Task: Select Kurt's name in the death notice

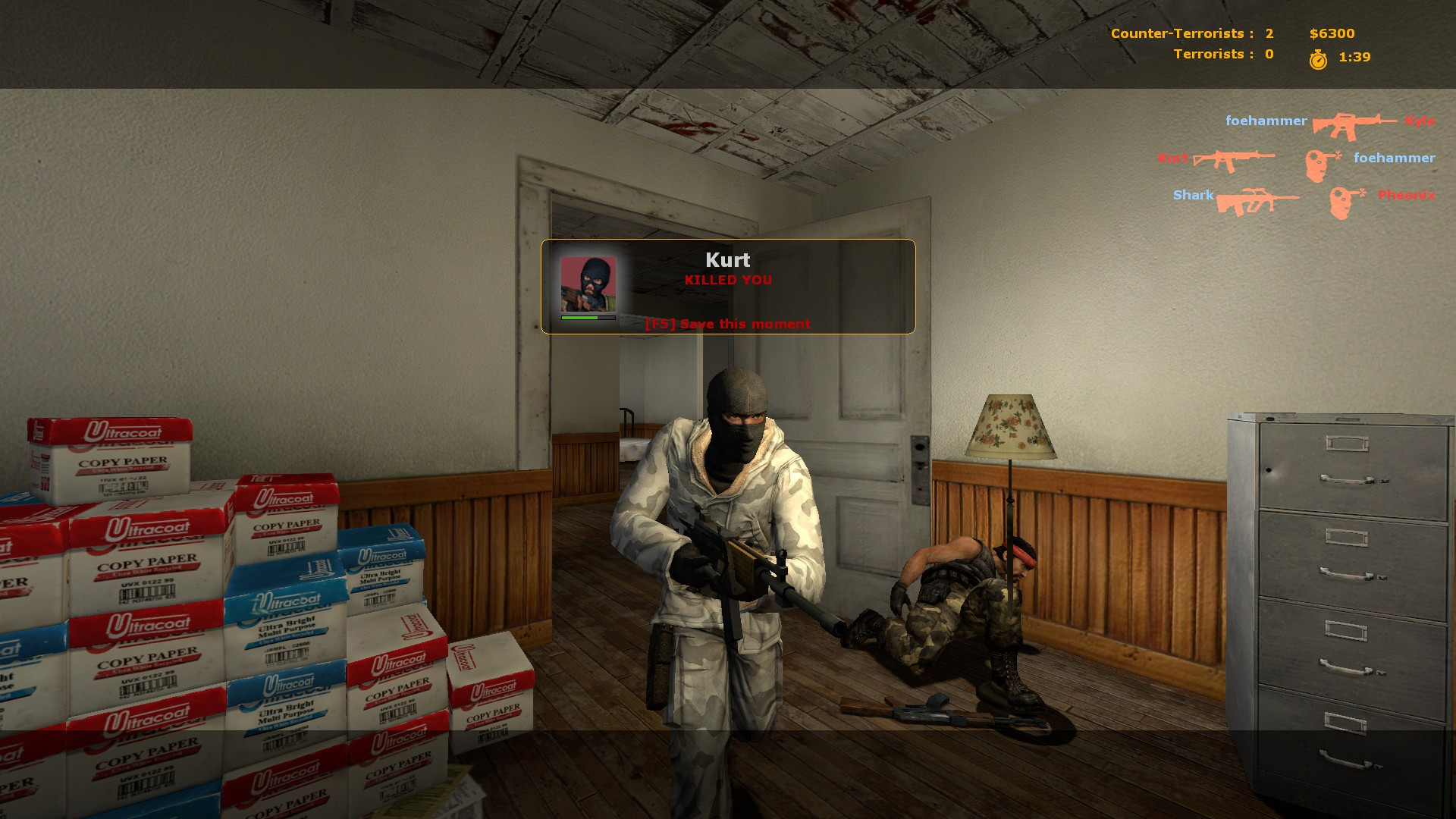Action: coord(727,260)
